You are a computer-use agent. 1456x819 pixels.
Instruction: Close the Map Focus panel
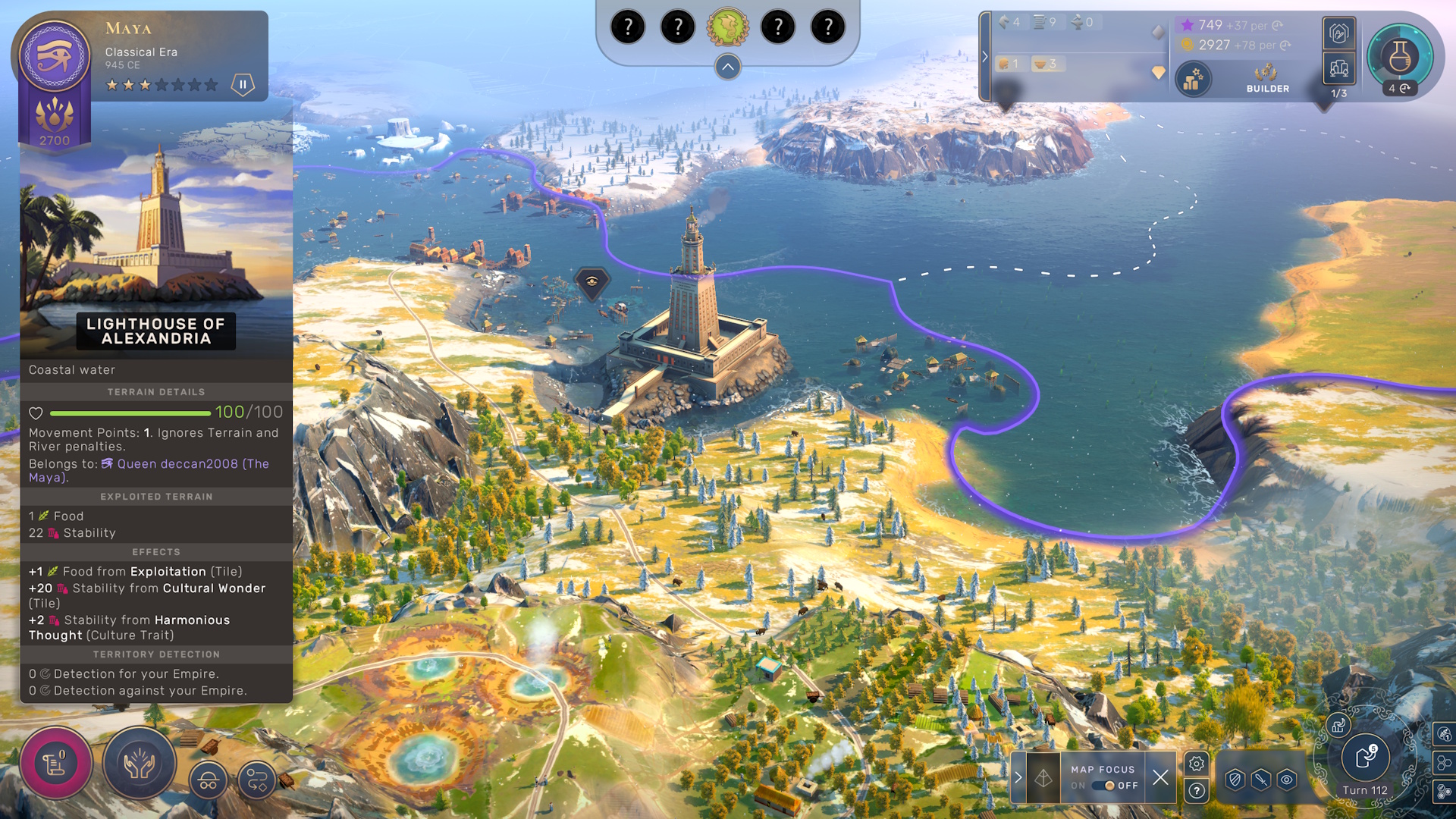tap(1160, 777)
